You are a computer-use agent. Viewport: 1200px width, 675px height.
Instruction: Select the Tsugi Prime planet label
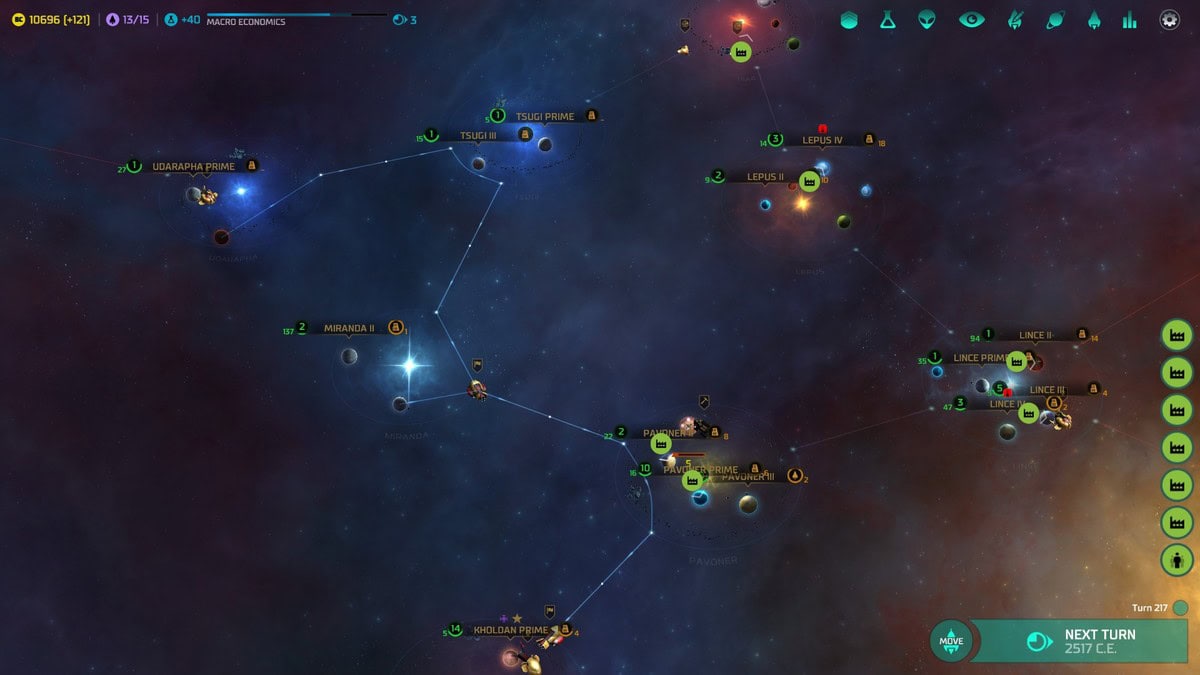click(545, 117)
